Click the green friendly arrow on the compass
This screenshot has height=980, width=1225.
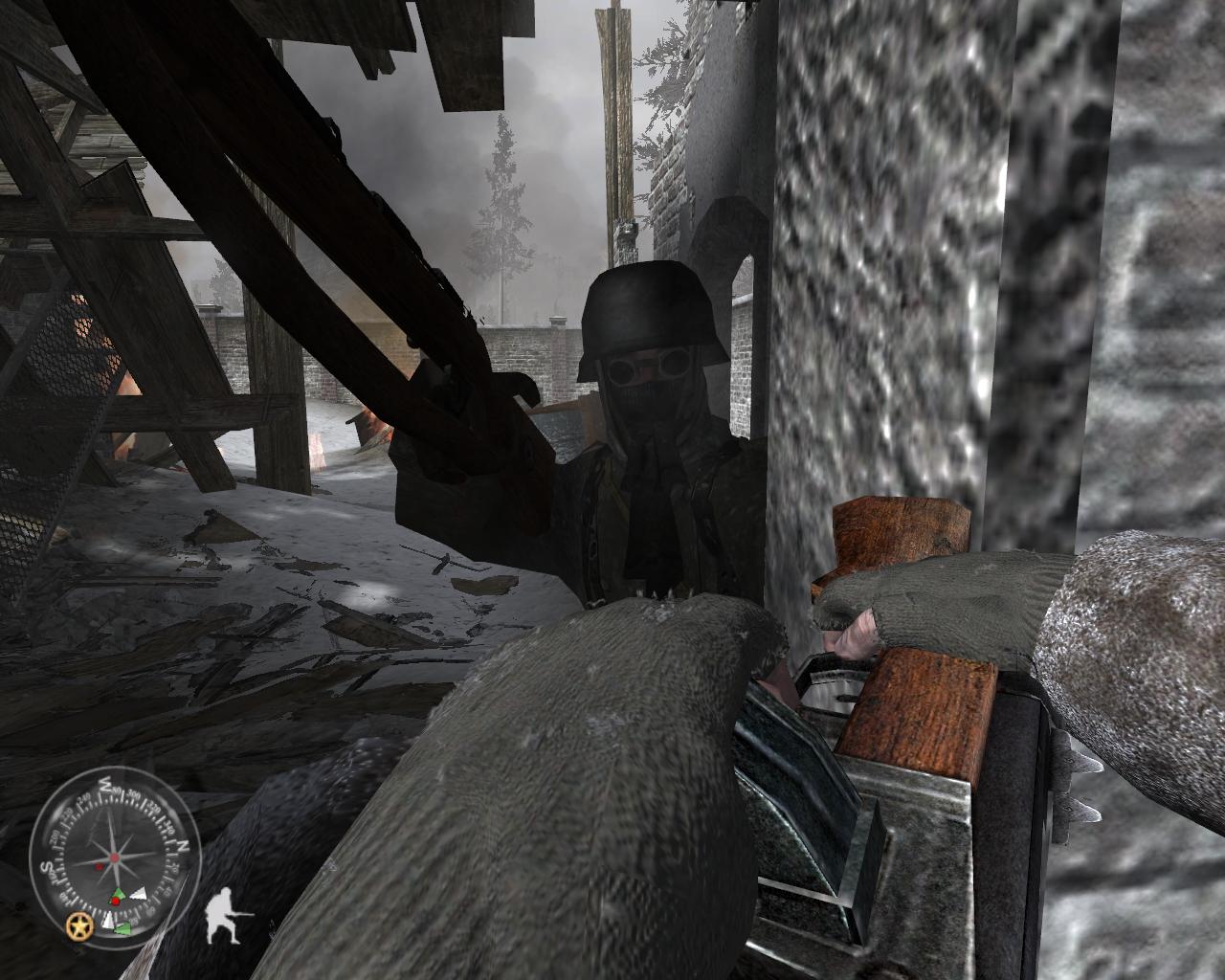click(x=119, y=894)
